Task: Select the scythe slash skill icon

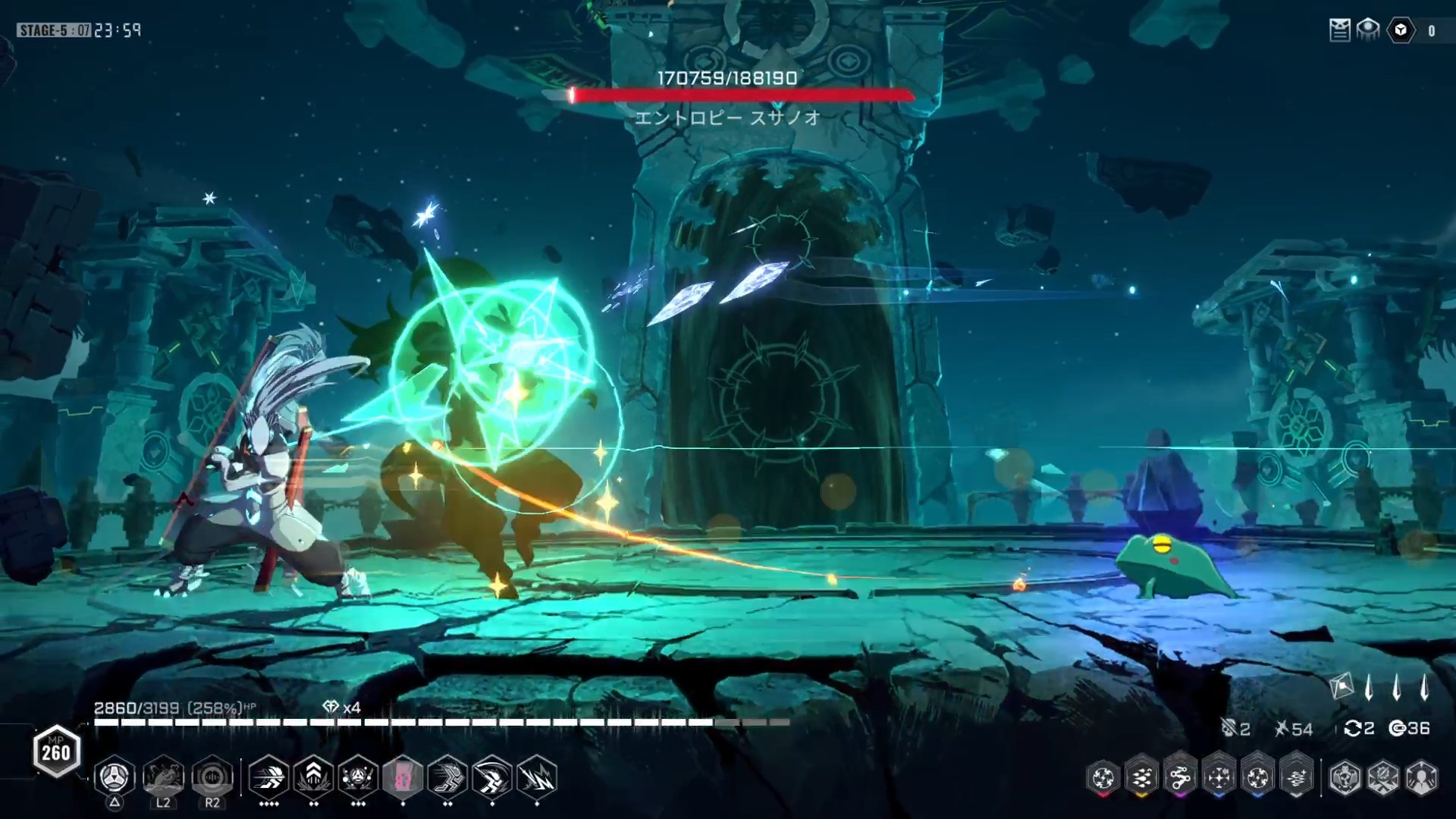Action: (492, 777)
